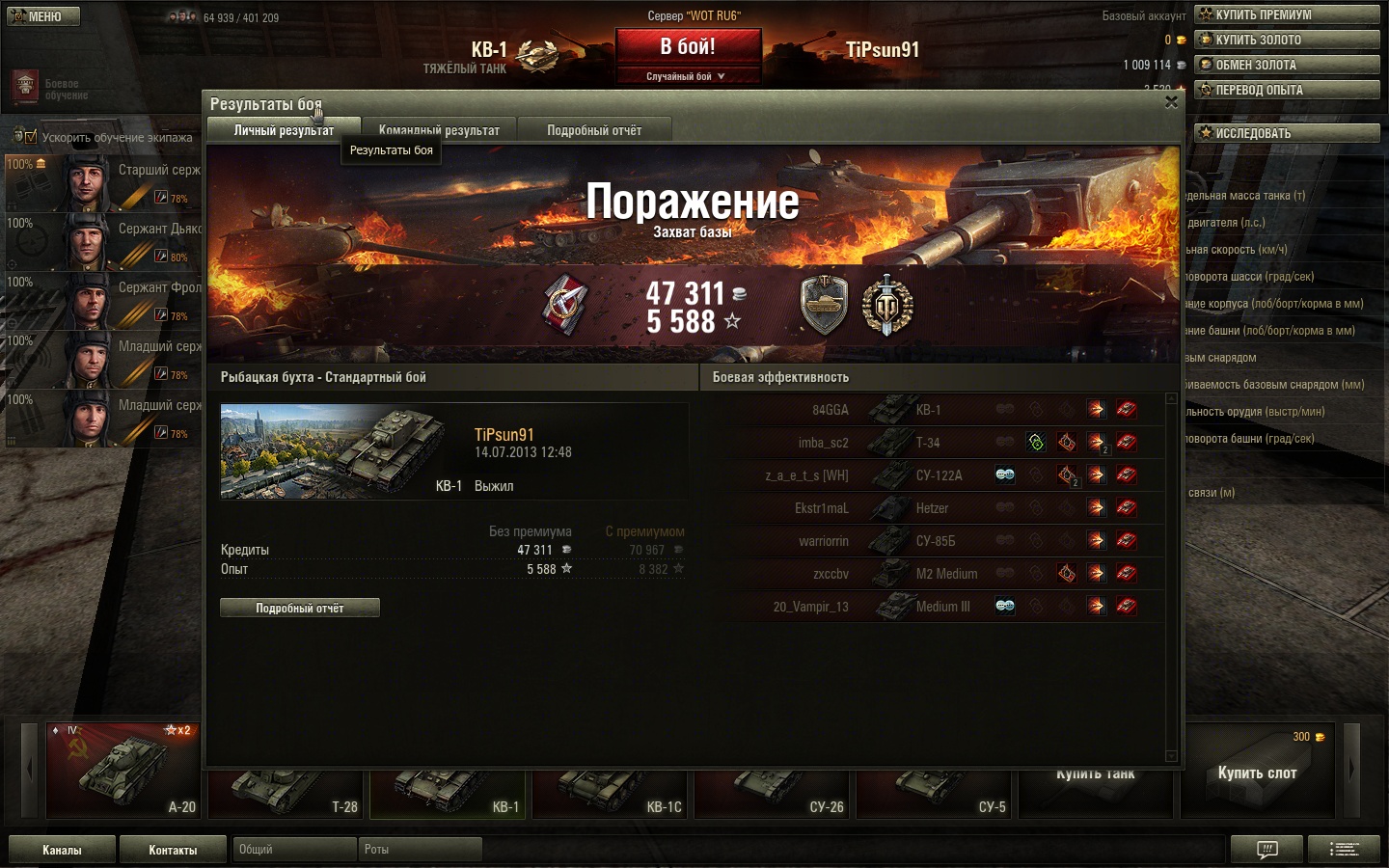Image resolution: width=1389 pixels, height=868 pixels.
Task: Start battle with В бой! button
Action: tap(688, 47)
